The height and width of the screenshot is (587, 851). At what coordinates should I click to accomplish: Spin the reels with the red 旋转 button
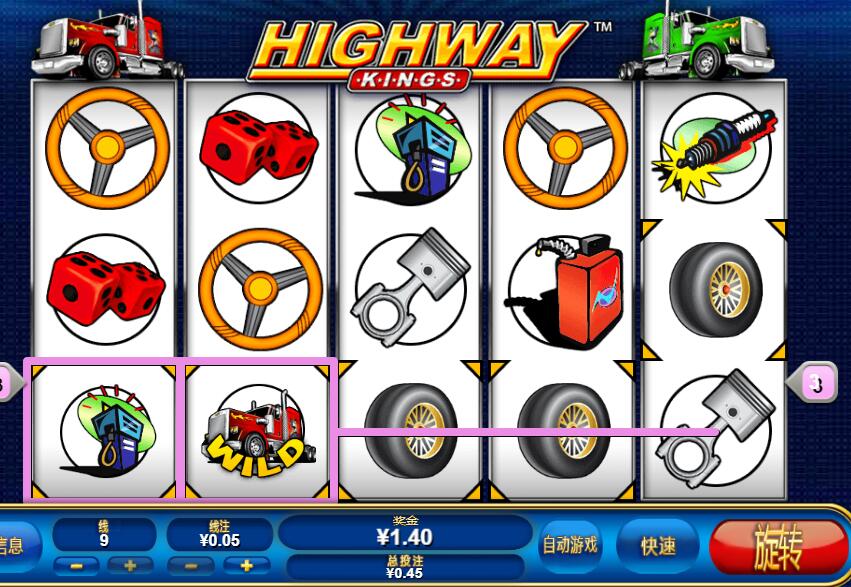coord(778,546)
